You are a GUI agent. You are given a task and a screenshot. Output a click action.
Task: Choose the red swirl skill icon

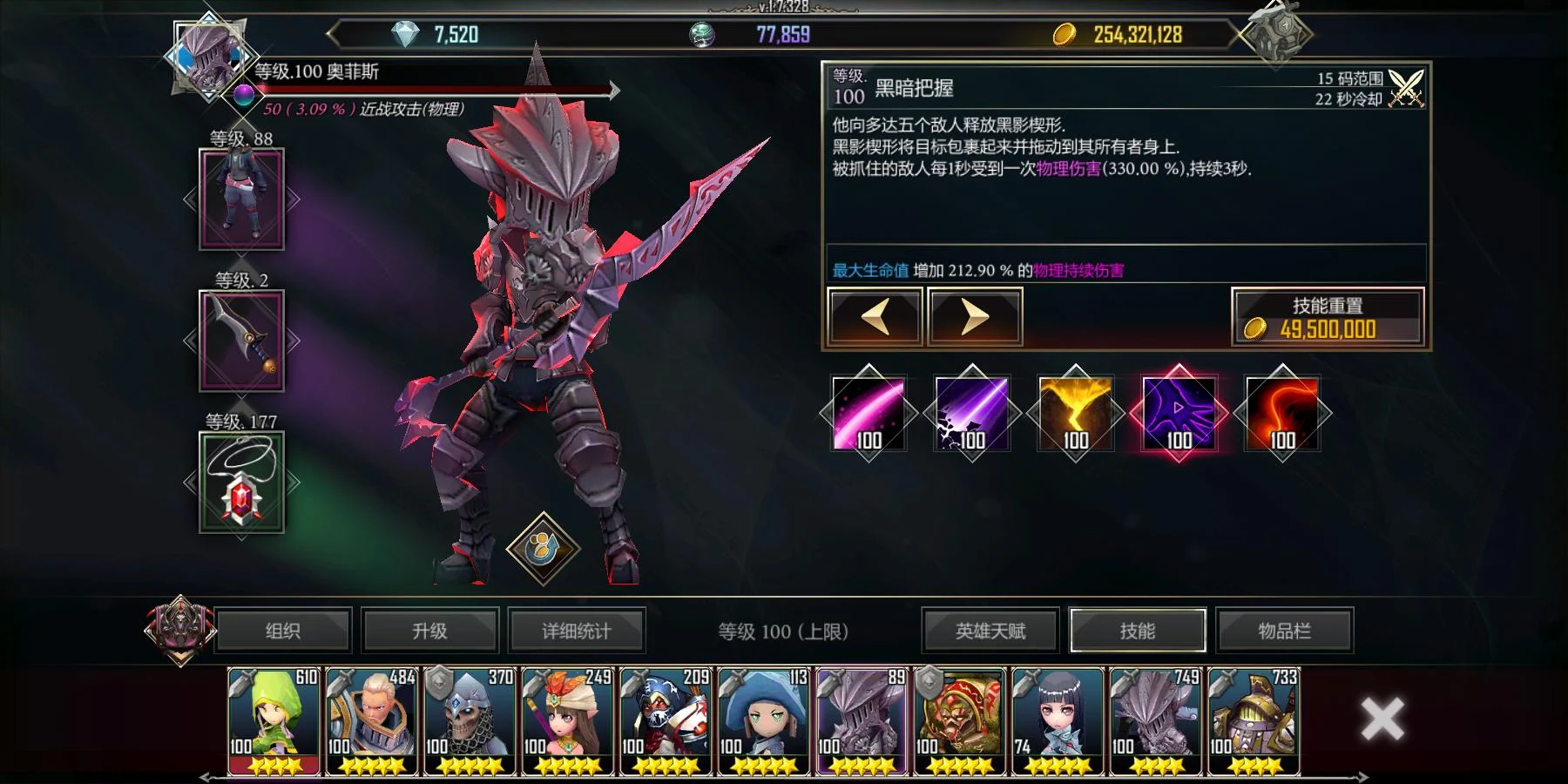[x=1282, y=414]
